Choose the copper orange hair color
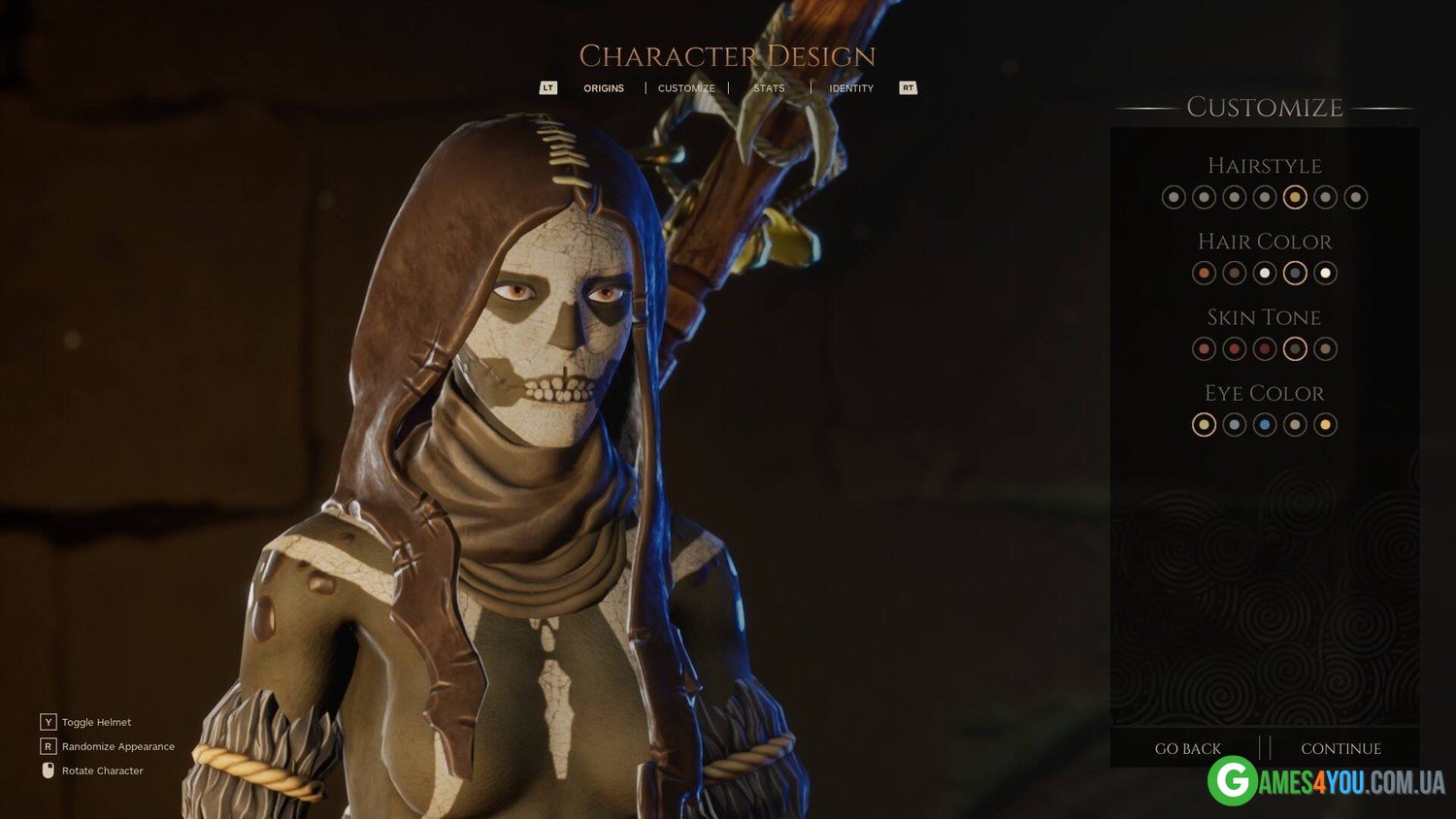This screenshot has height=819, width=1456. click(1204, 273)
